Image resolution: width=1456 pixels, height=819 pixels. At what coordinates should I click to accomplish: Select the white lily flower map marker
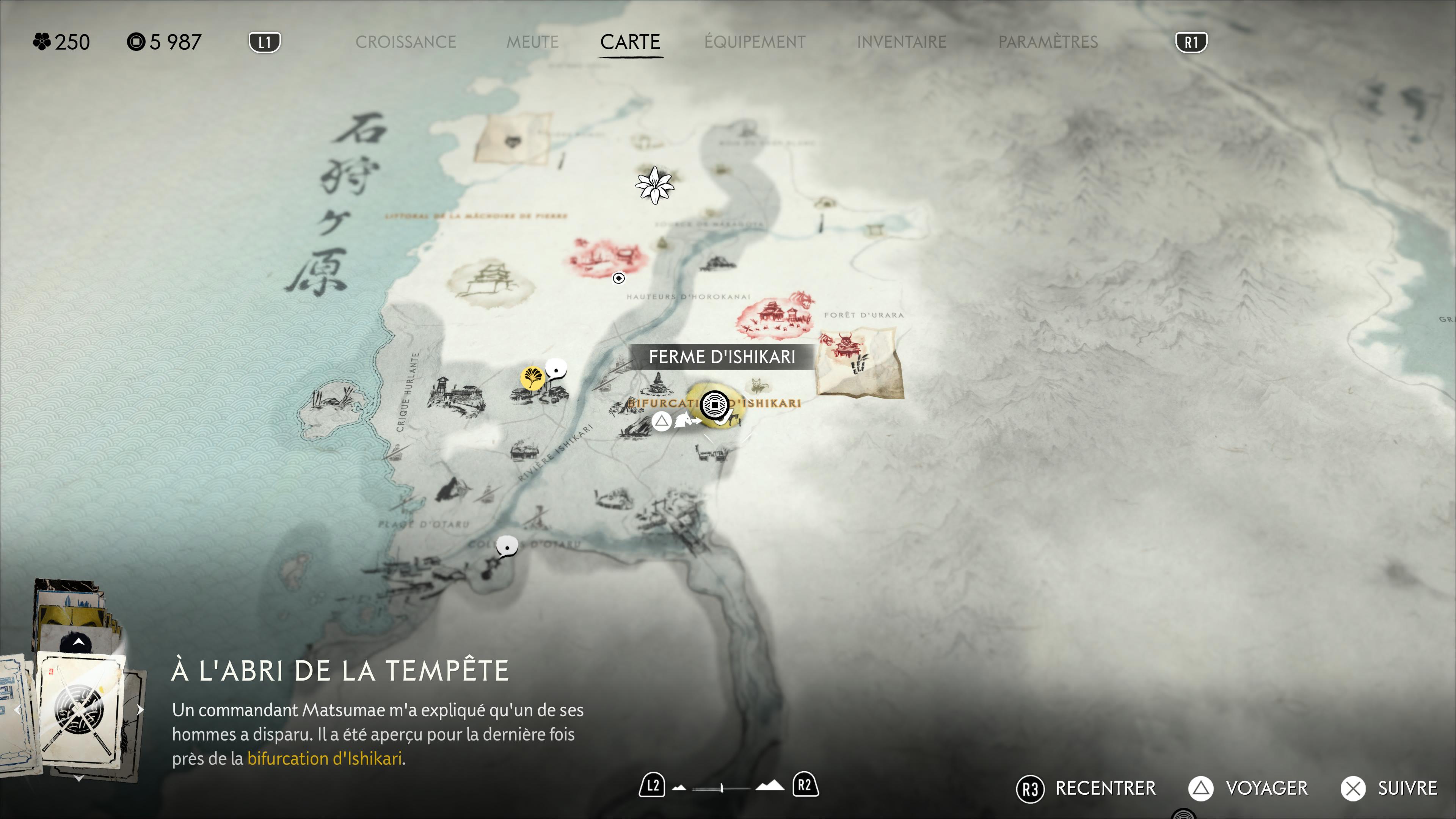click(654, 184)
